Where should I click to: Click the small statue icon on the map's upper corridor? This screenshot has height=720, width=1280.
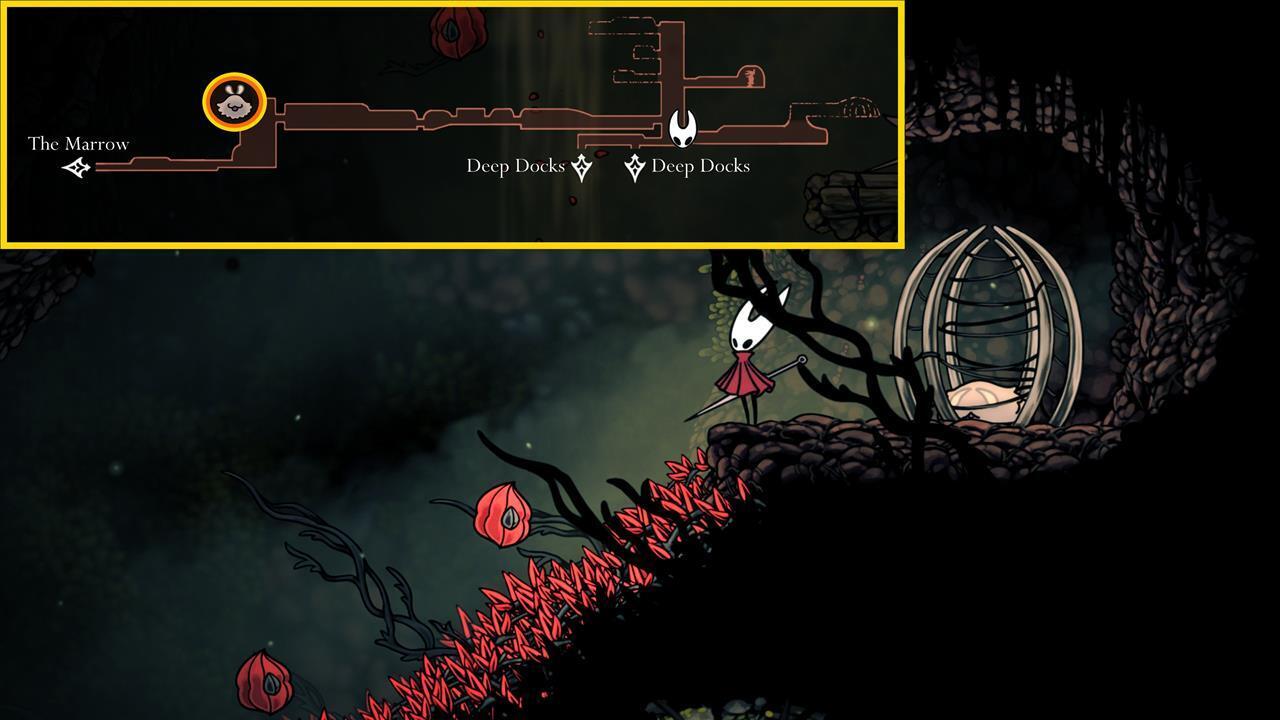point(751,78)
